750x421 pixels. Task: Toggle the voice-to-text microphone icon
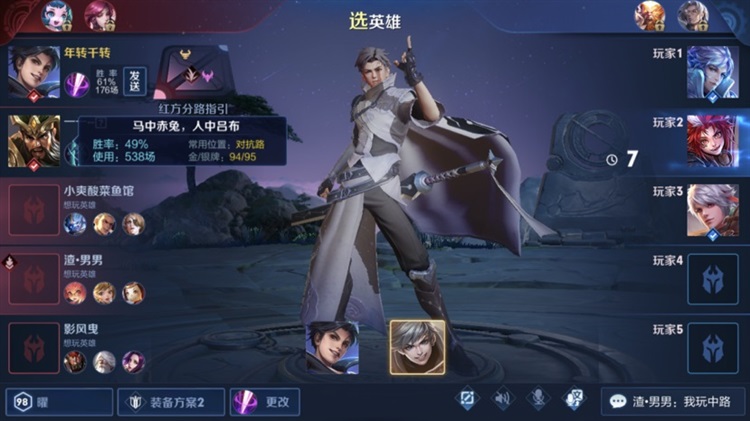coord(574,400)
